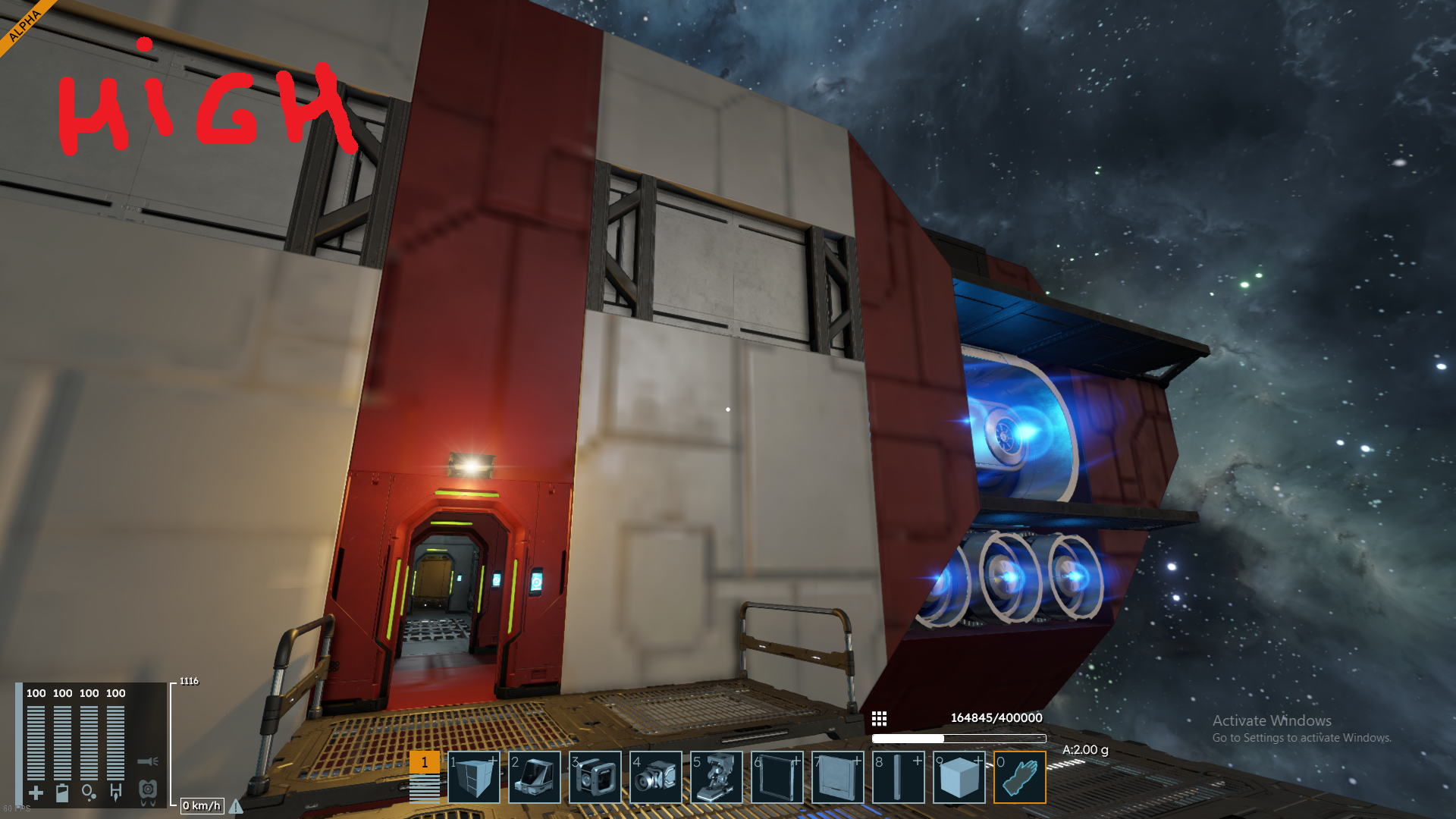The height and width of the screenshot is (819, 1456).
Task: Select the light cube block in slot 9
Action: coord(959,777)
